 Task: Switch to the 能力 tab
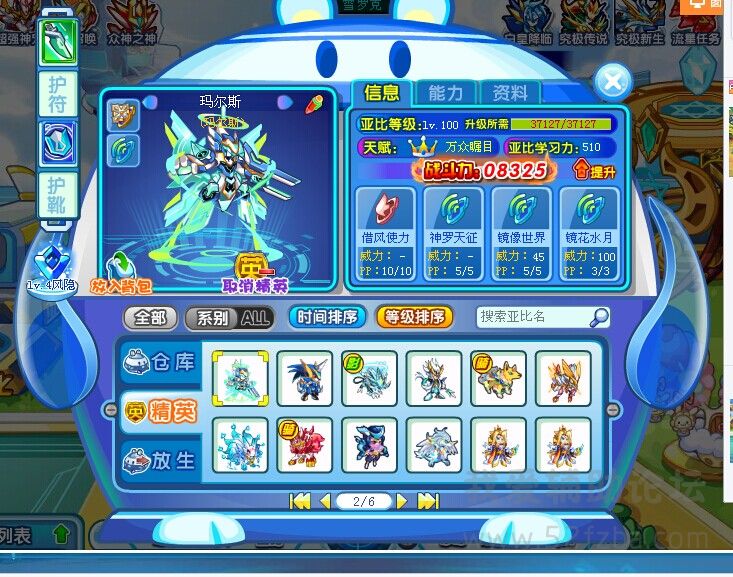point(445,93)
